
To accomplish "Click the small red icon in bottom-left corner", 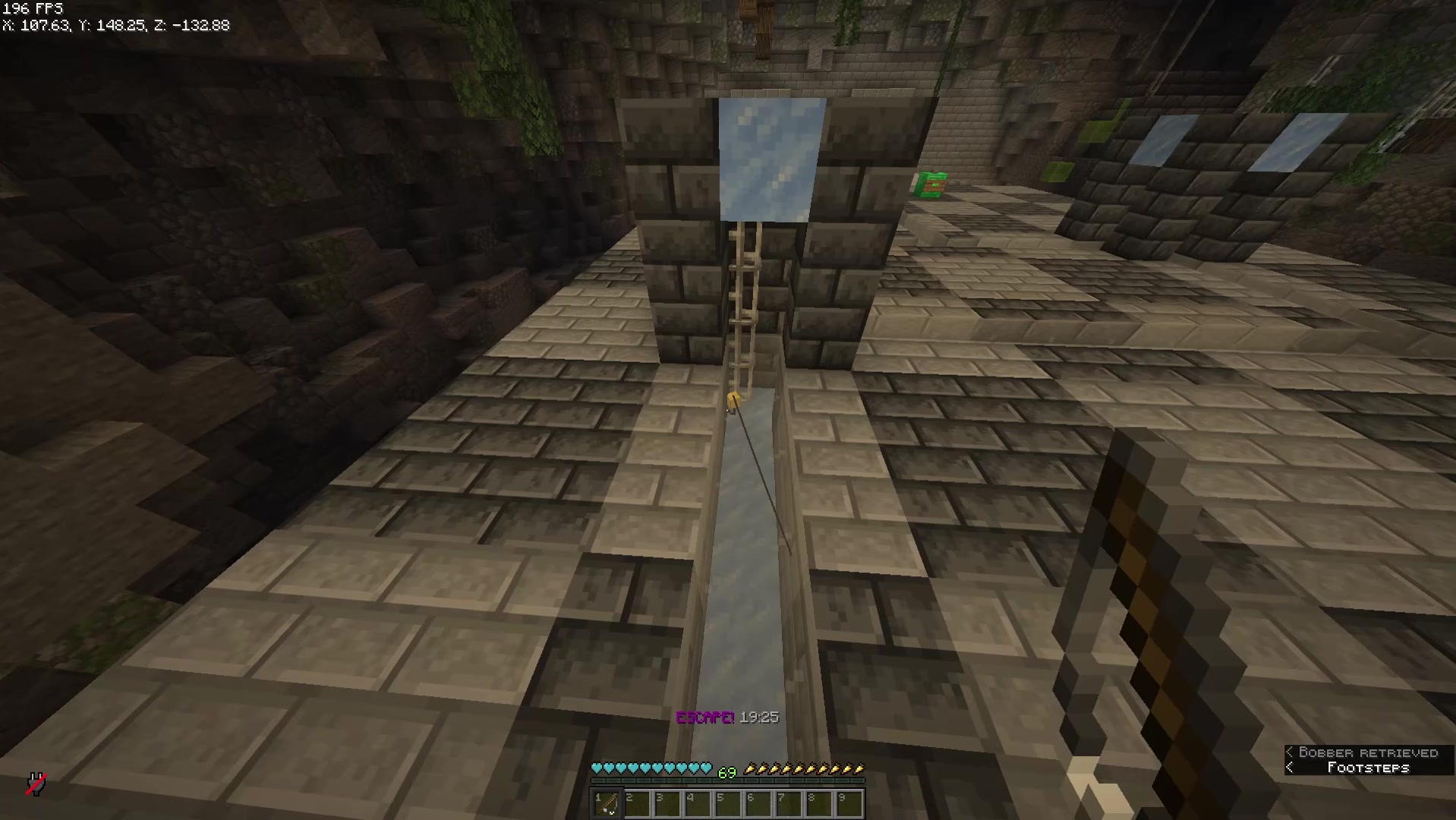I will coord(36,784).
